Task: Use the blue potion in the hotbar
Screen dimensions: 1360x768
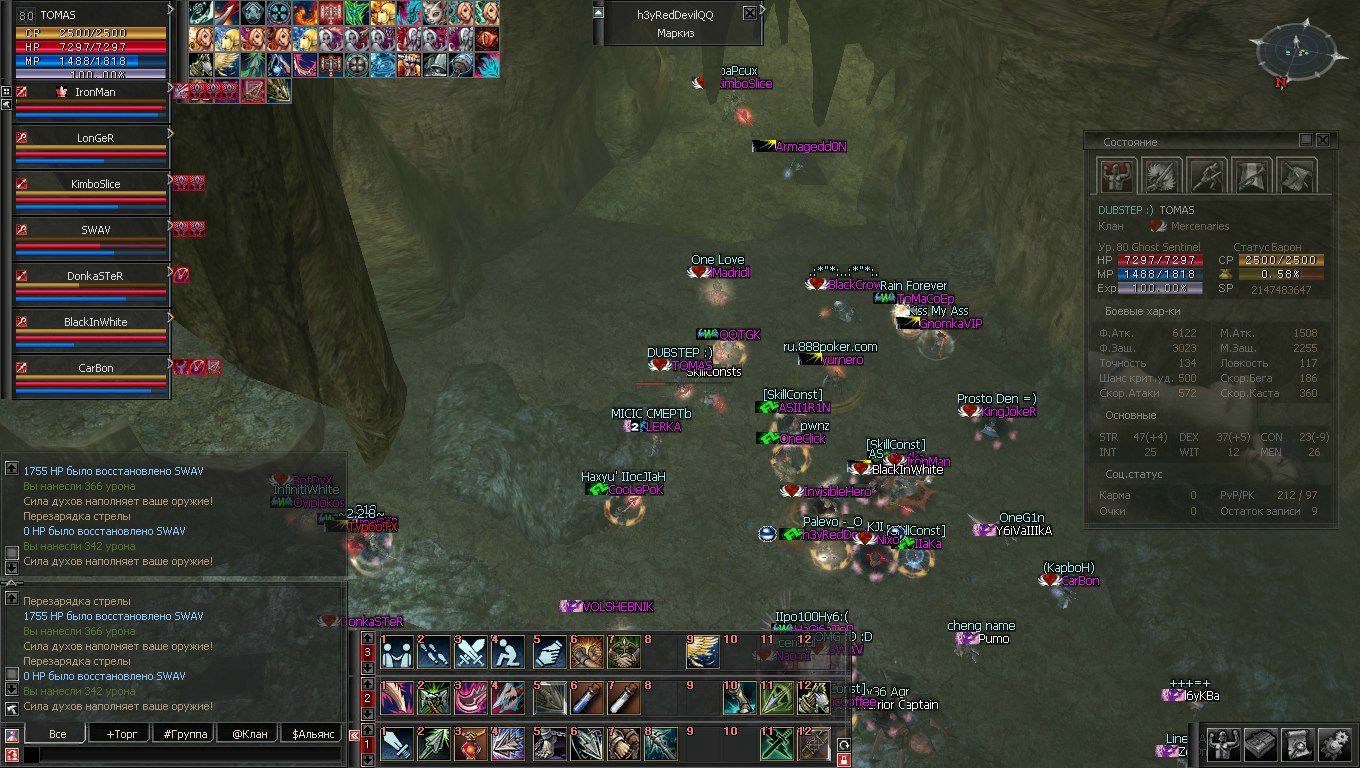Action: coord(586,698)
